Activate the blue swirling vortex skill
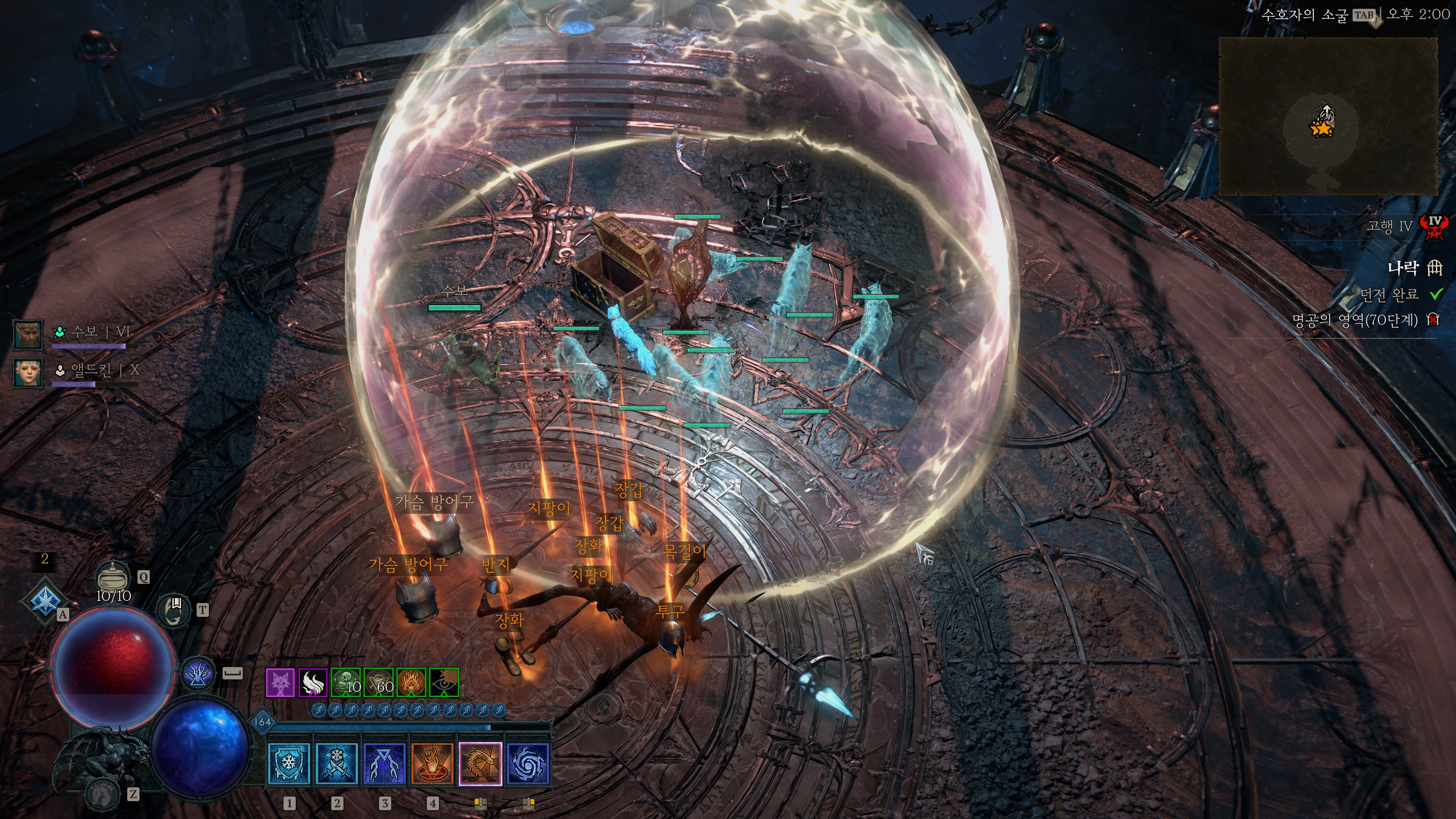The image size is (1456, 819). pos(528,764)
